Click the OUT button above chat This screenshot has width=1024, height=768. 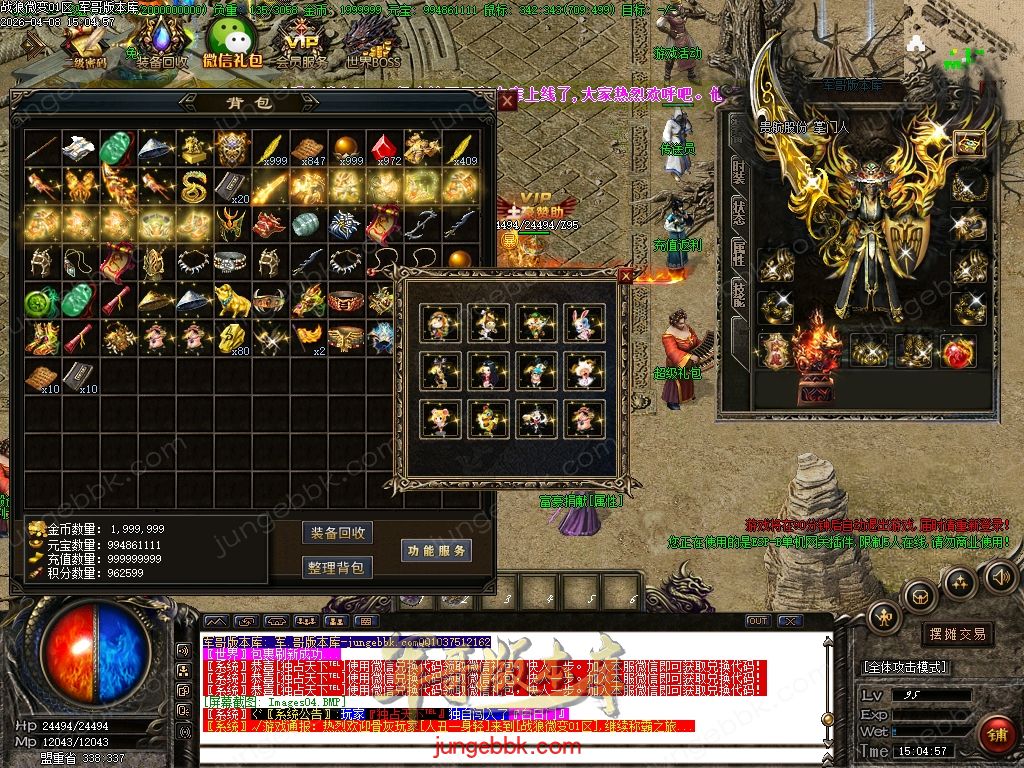757,621
